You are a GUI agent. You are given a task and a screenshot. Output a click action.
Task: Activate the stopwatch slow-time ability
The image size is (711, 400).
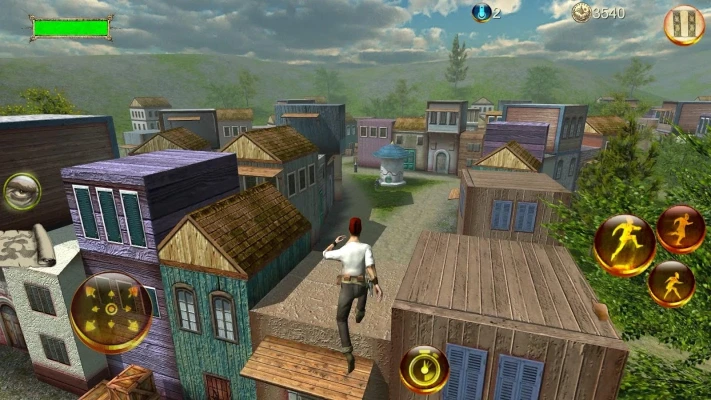424,369
